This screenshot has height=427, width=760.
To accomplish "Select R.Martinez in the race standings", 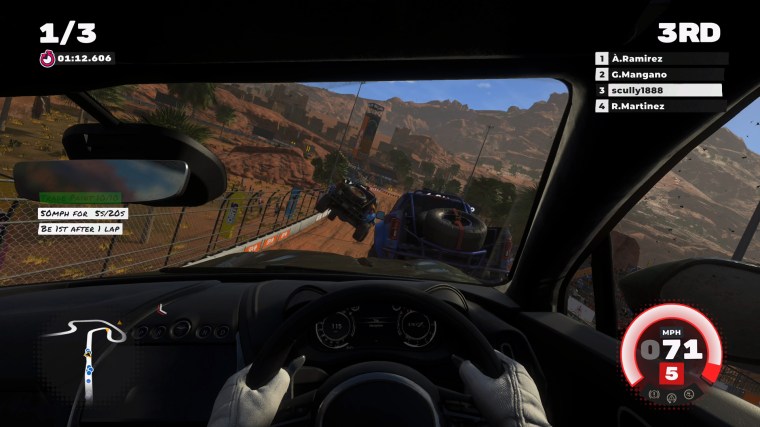I will [x=660, y=105].
